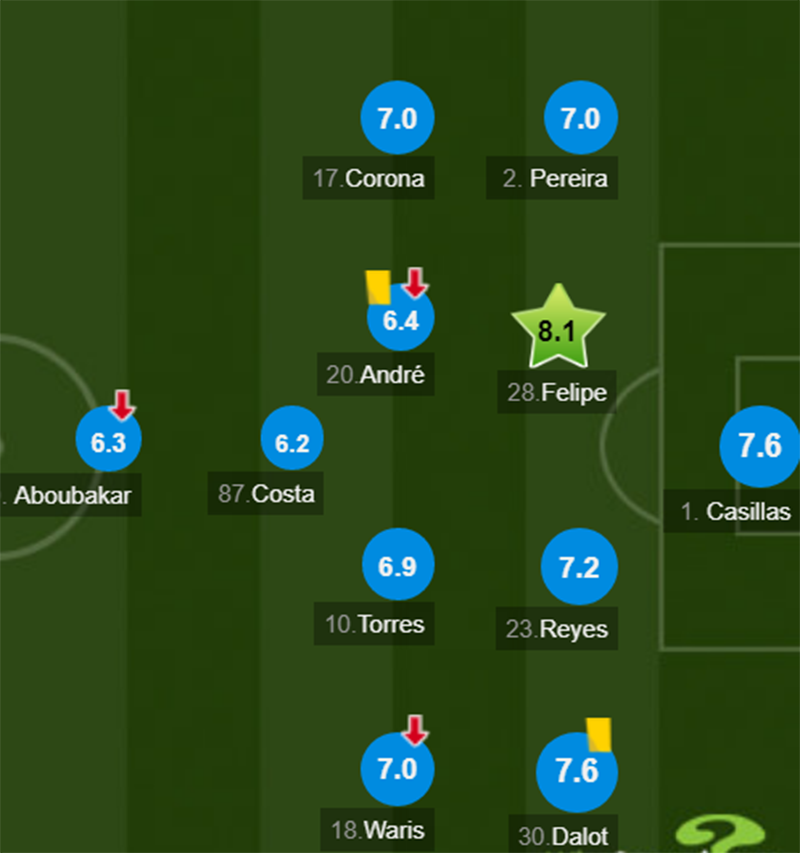The image size is (800, 853).
Task: Open the 23.Reyes name label
Action: [x=557, y=630]
